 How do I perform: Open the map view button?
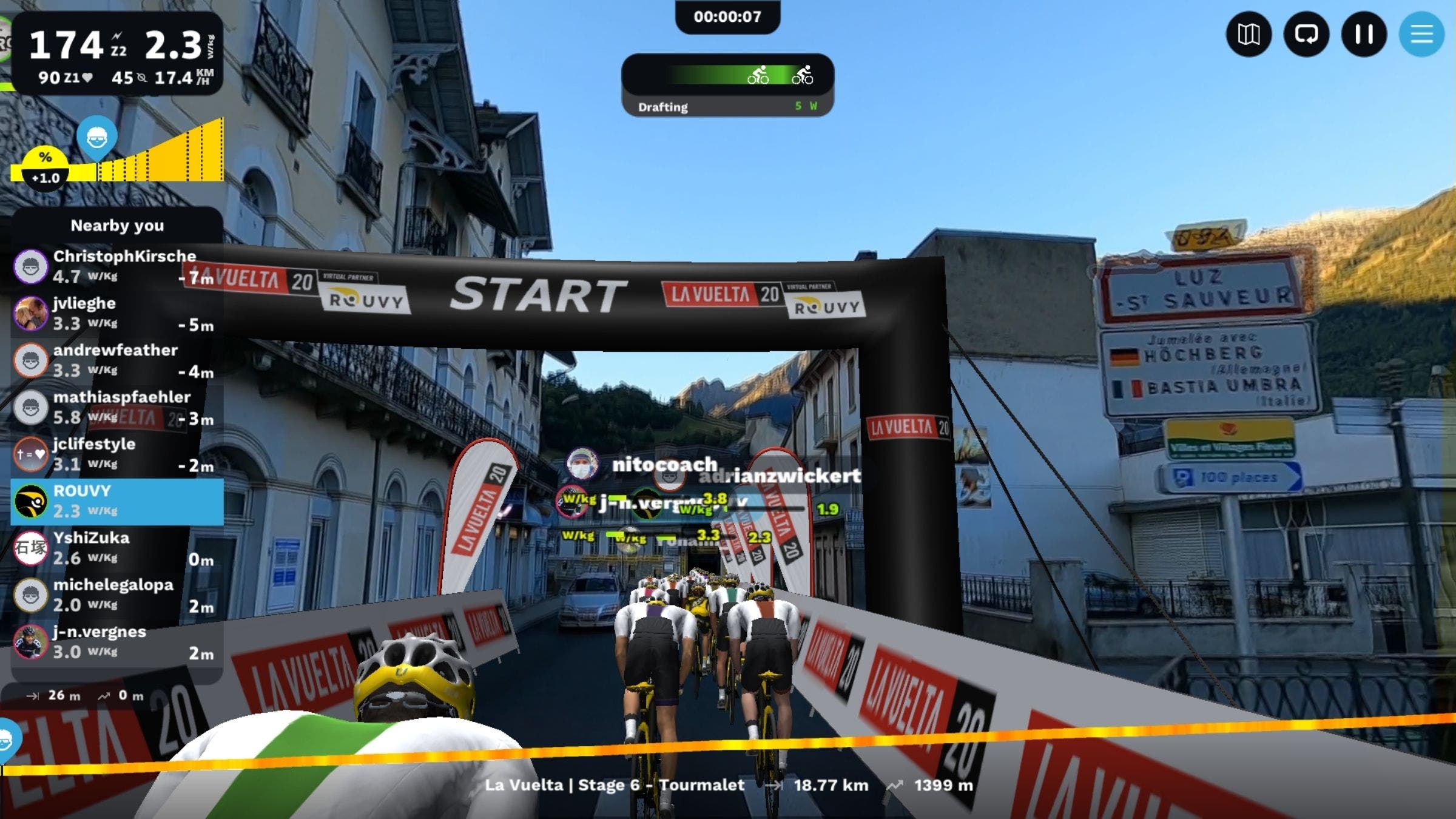coord(1249,35)
